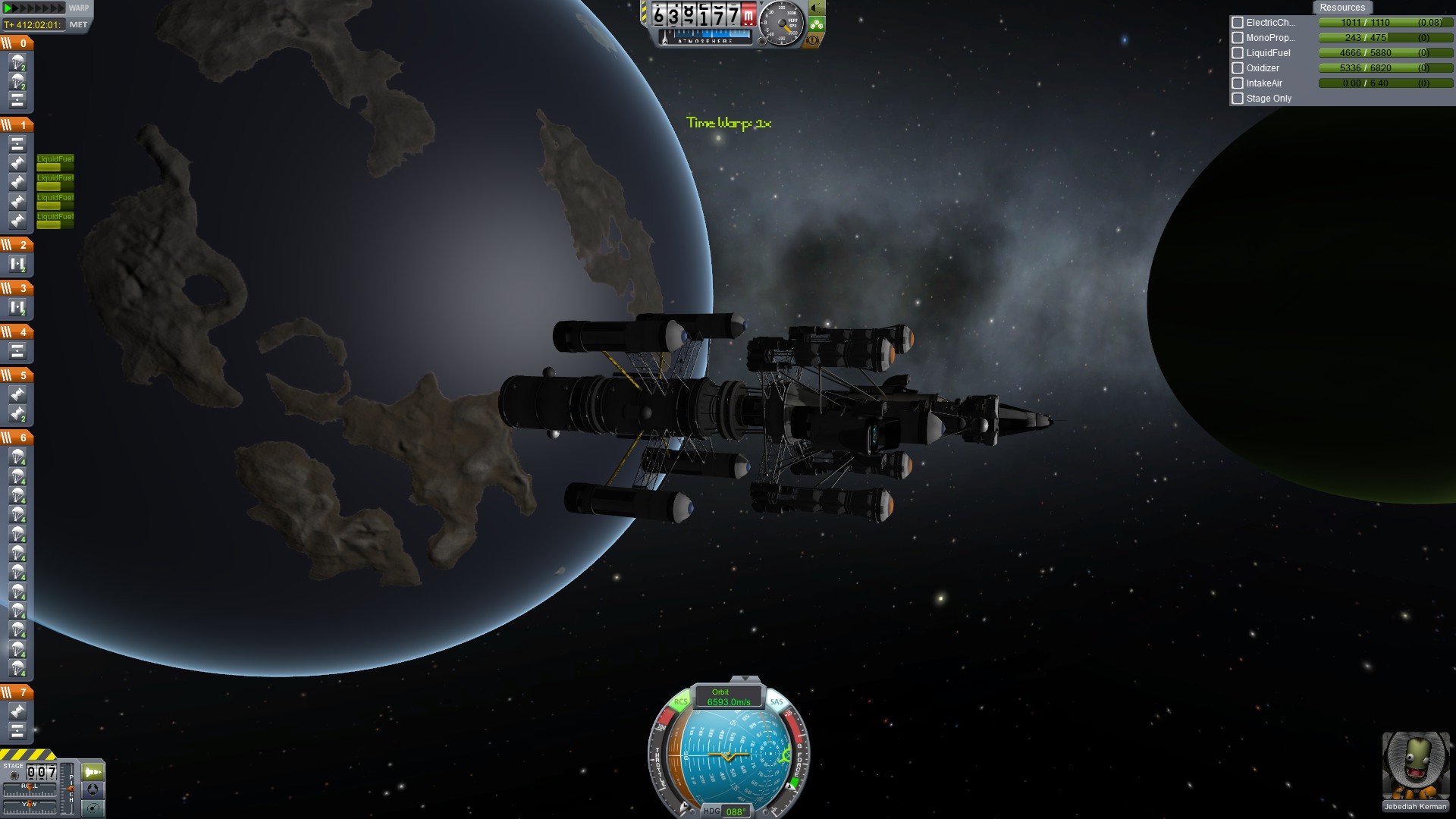Open the orbital map view button

(x=93, y=808)
